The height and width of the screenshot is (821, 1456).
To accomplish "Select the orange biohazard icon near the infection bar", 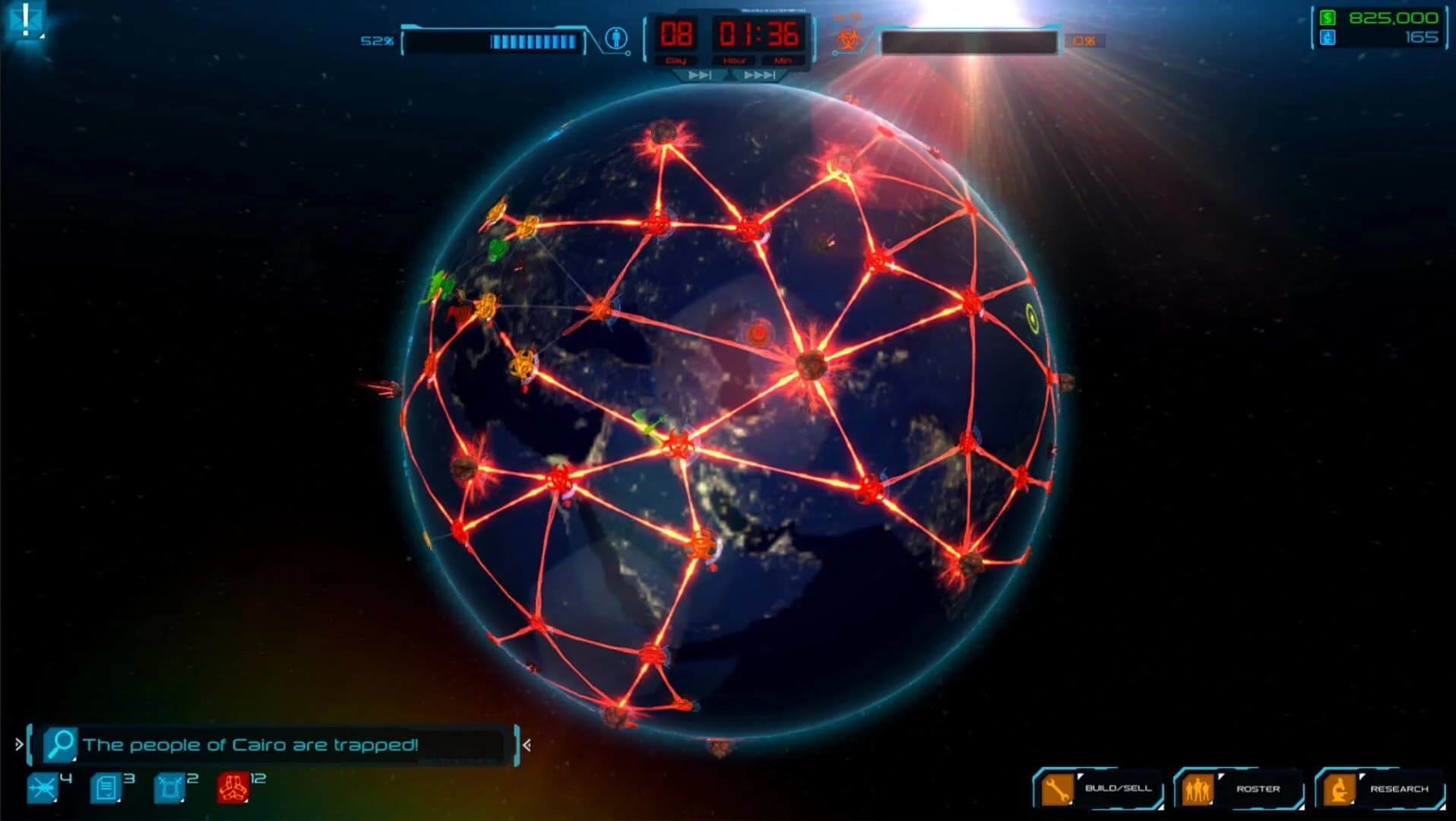I will pyautogui.click(x=850, y=36).
